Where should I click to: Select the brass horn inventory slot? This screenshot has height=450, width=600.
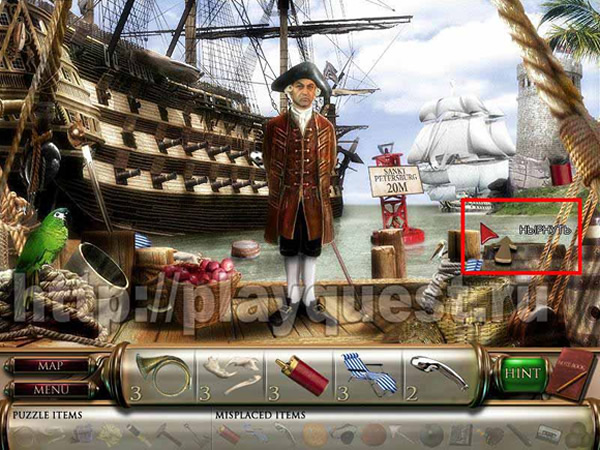click(x=165, y=374)
